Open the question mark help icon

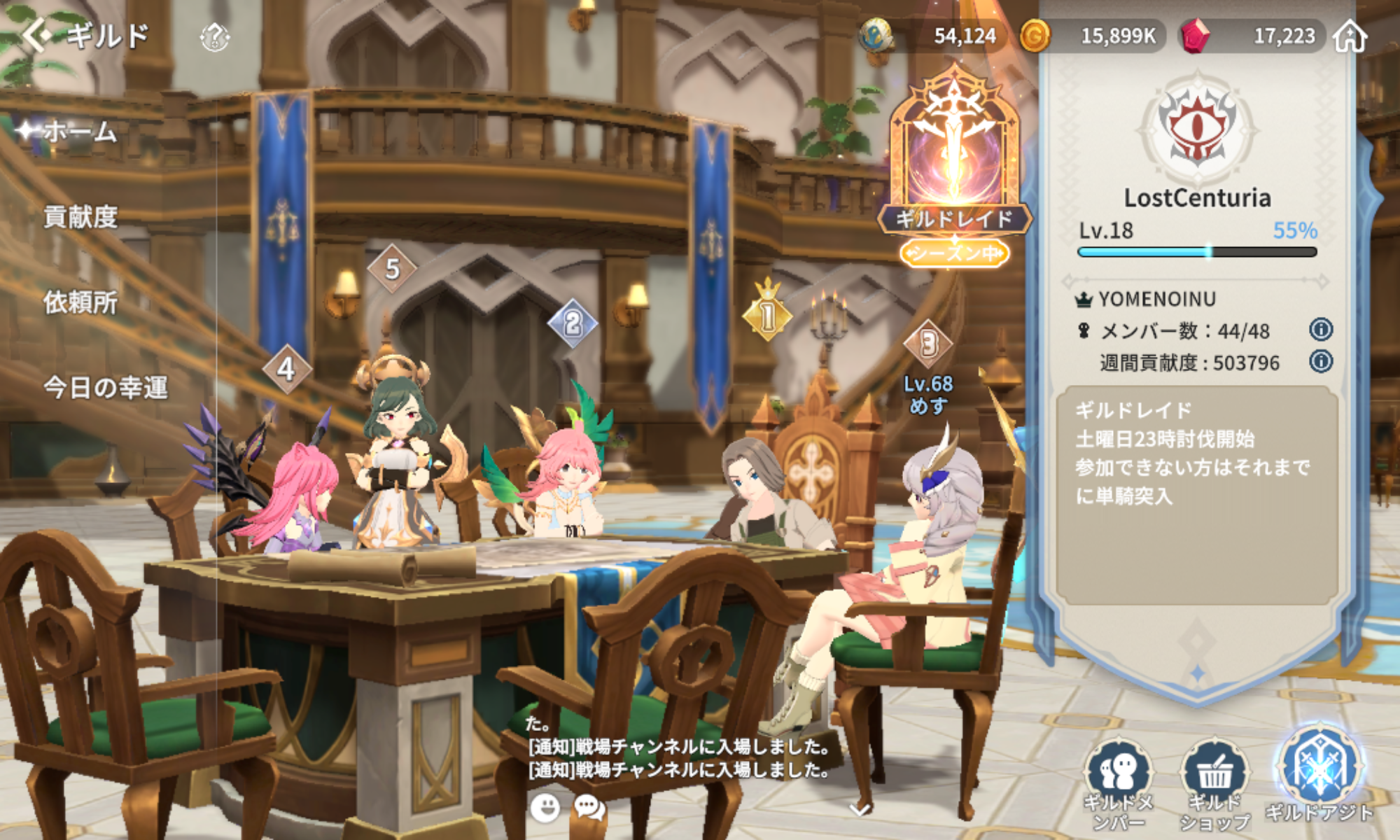coord(214,36)
